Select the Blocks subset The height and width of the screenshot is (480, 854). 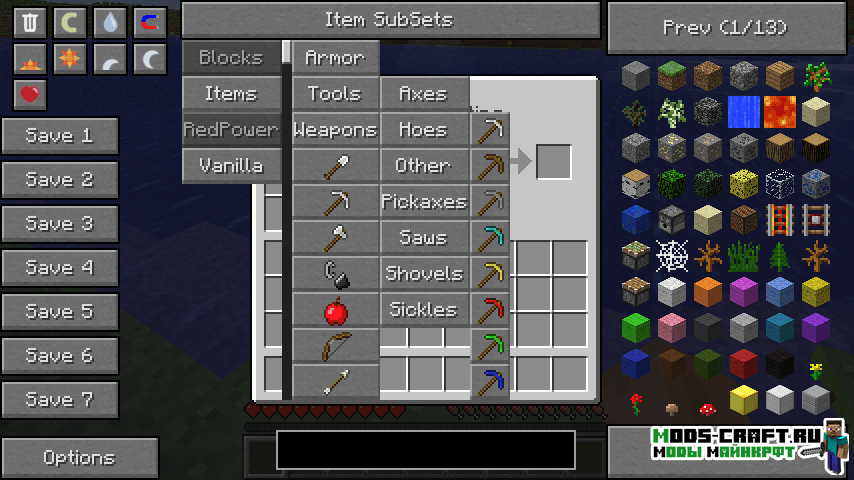click(x=231, y=58)
